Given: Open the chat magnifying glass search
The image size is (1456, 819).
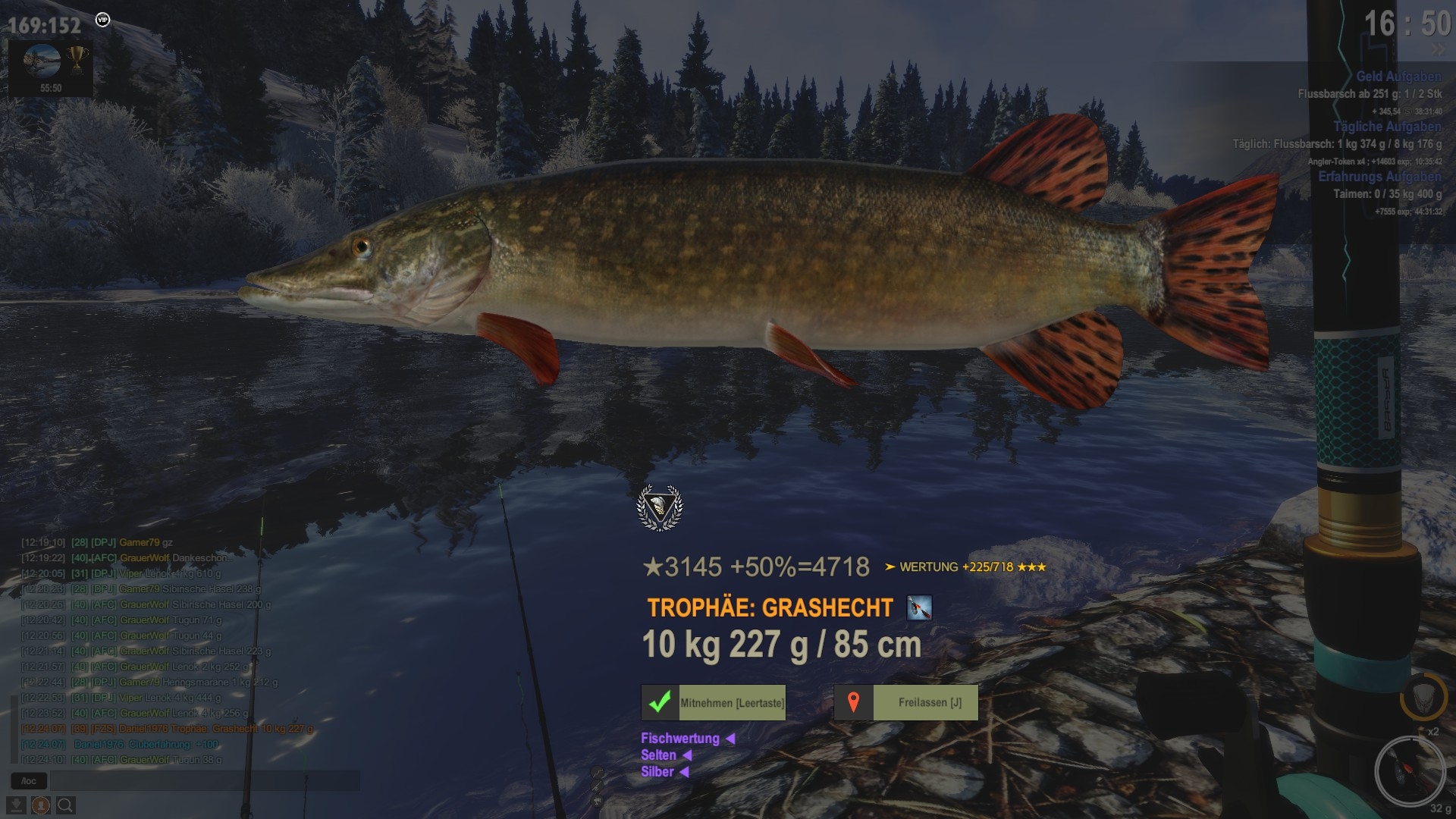Looking at the screenshot, I should click(x=66, y=805).
